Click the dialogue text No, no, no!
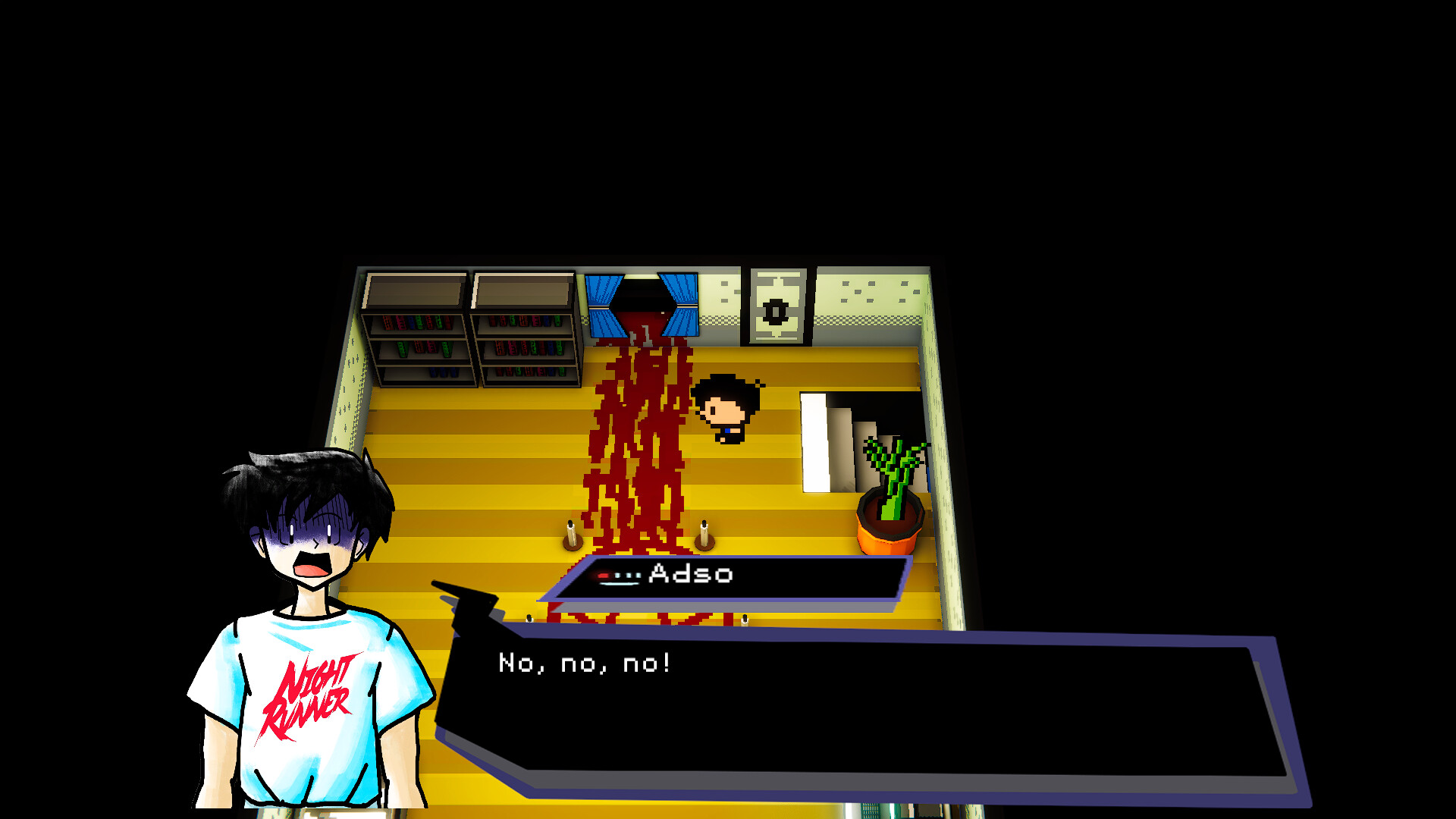Image resolution: width=1456 pixels, height=819 pixels. 584,663
